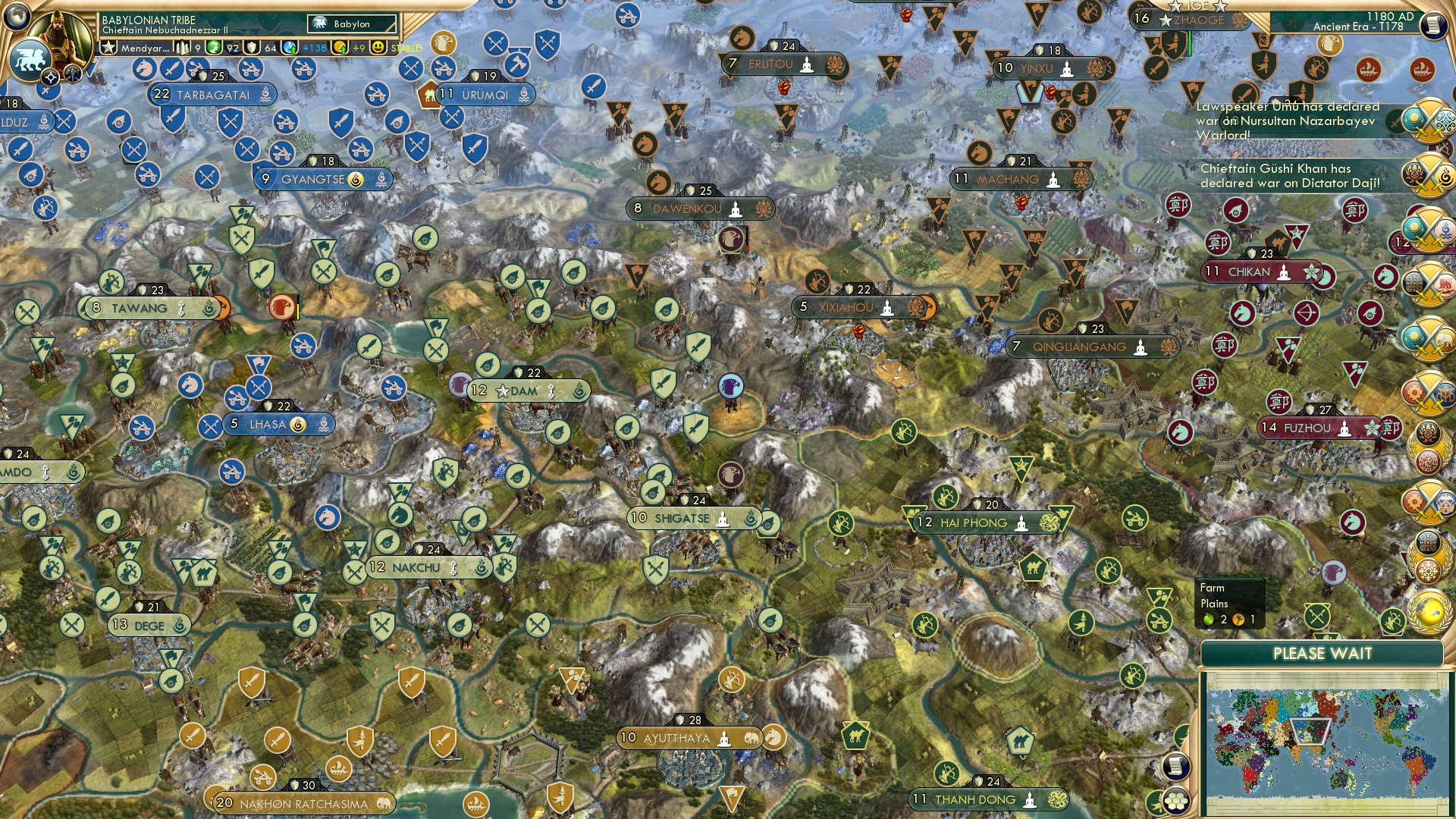Viewport: 1456px width, 819px height.
Task: Click the crosshair locate icon below the leader portrait
Action: (x=50, y=76)
